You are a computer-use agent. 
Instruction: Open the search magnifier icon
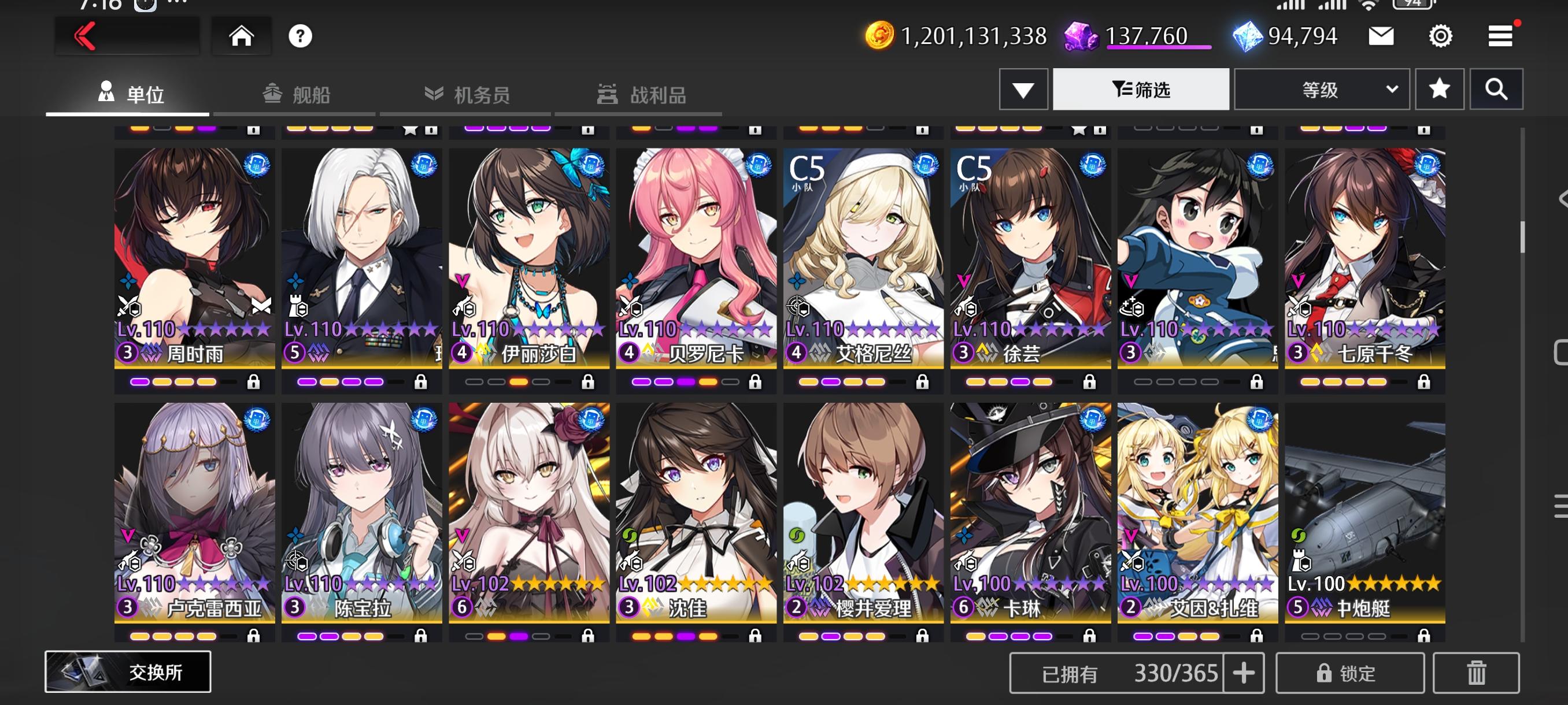coord(1497,89)
